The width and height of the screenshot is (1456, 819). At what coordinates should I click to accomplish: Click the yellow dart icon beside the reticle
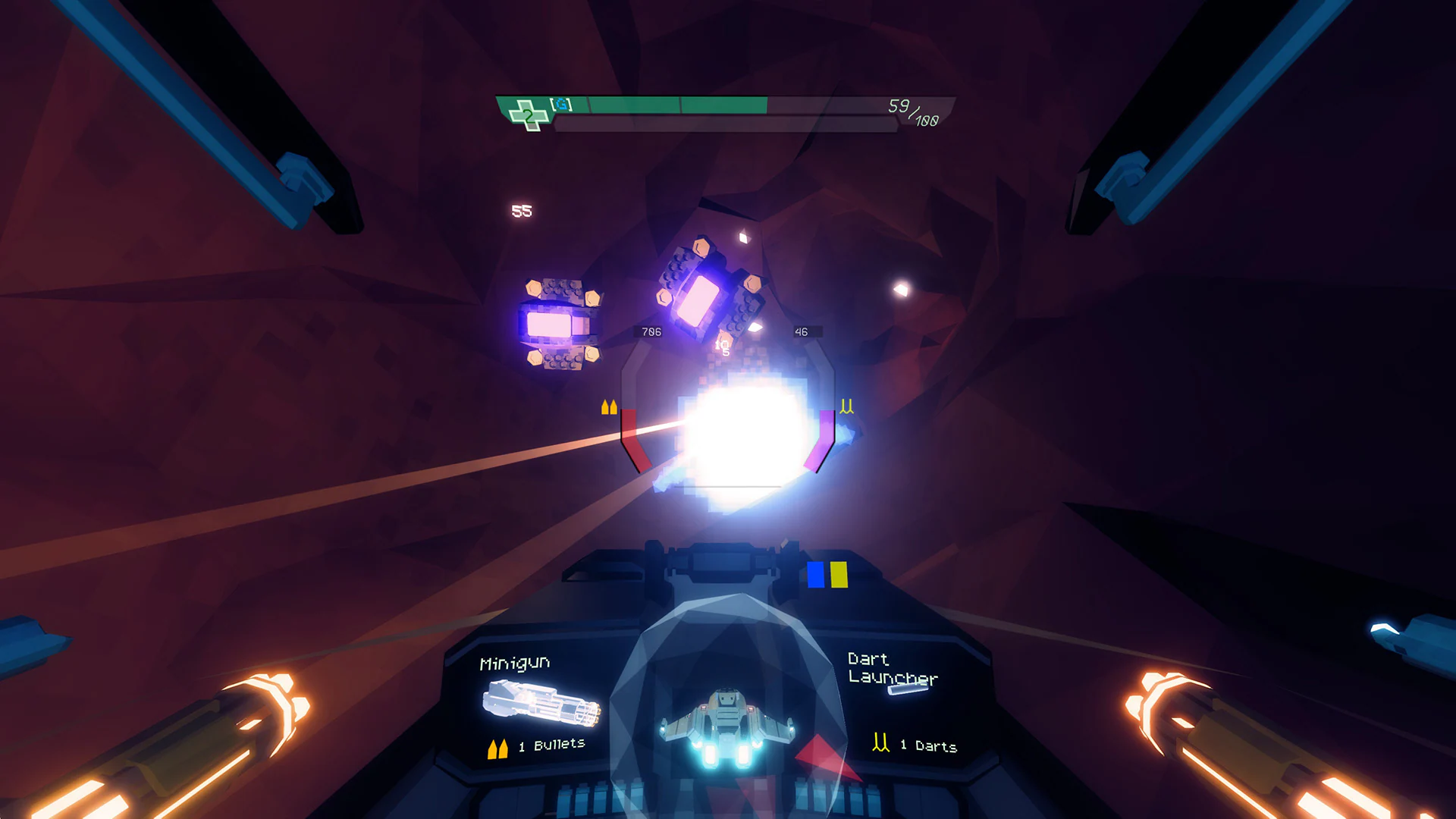[847, 406]
